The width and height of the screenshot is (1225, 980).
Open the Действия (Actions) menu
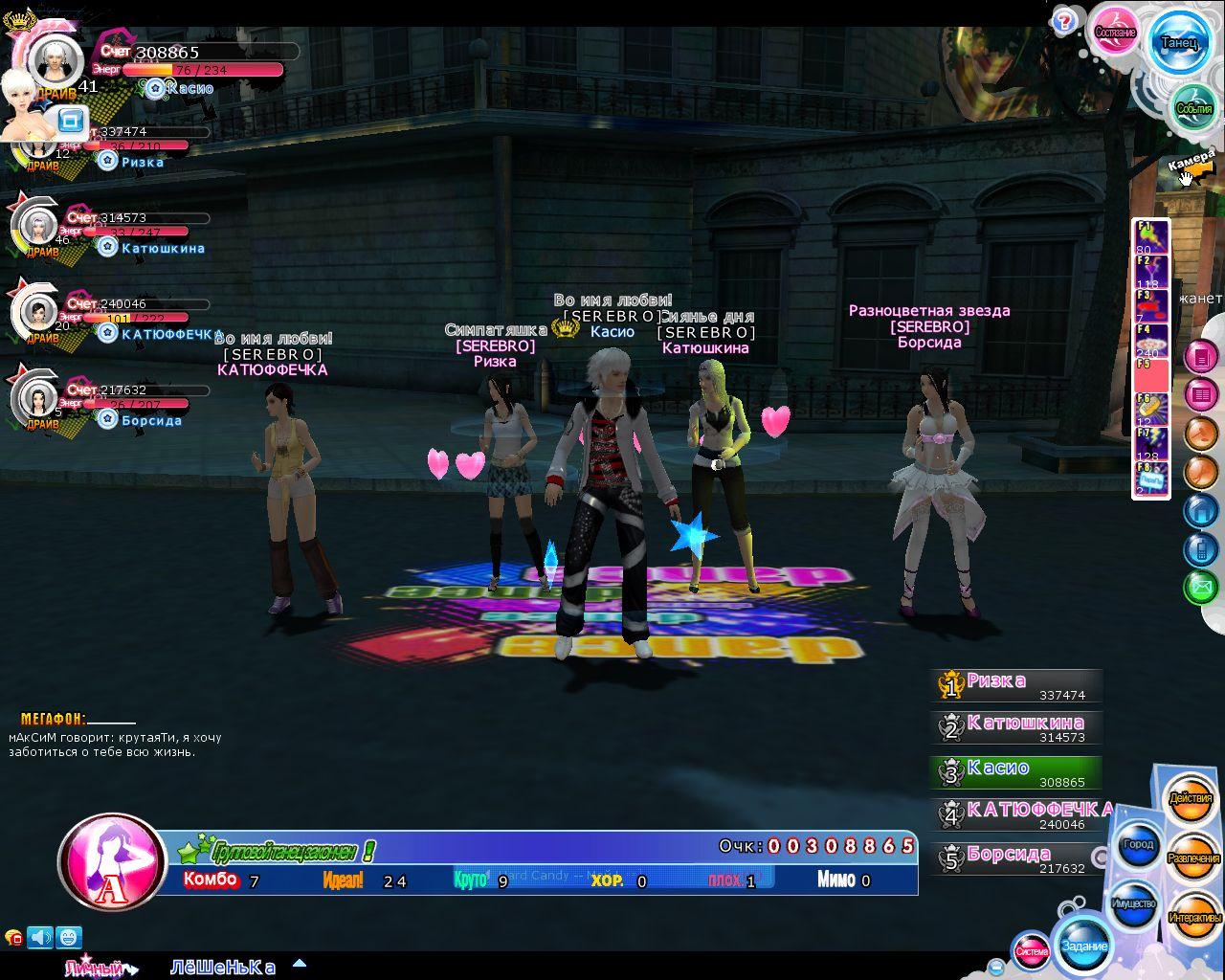click(1191, 798)
